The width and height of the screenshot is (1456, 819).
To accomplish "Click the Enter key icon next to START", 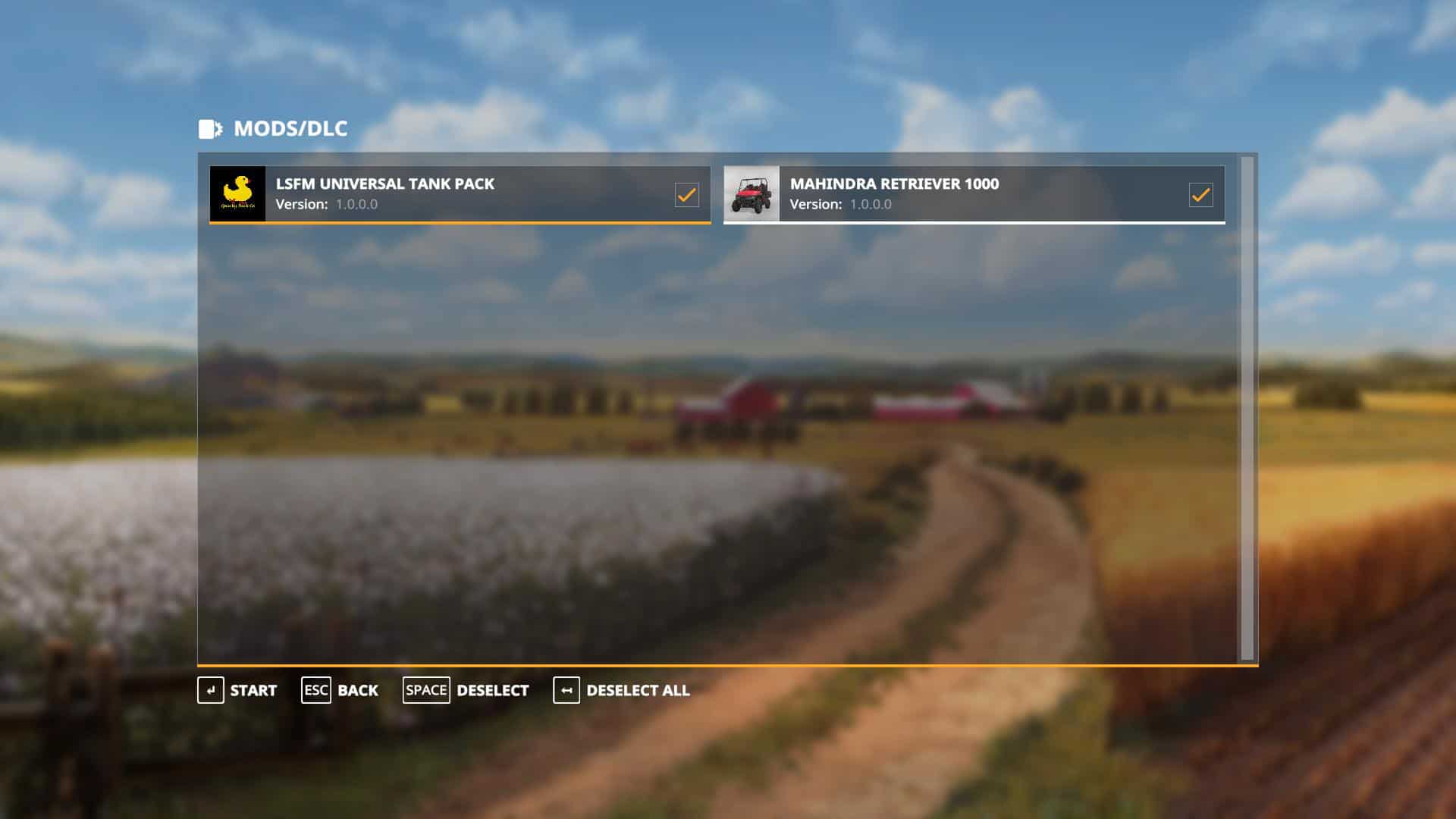I will click(210, 690).
